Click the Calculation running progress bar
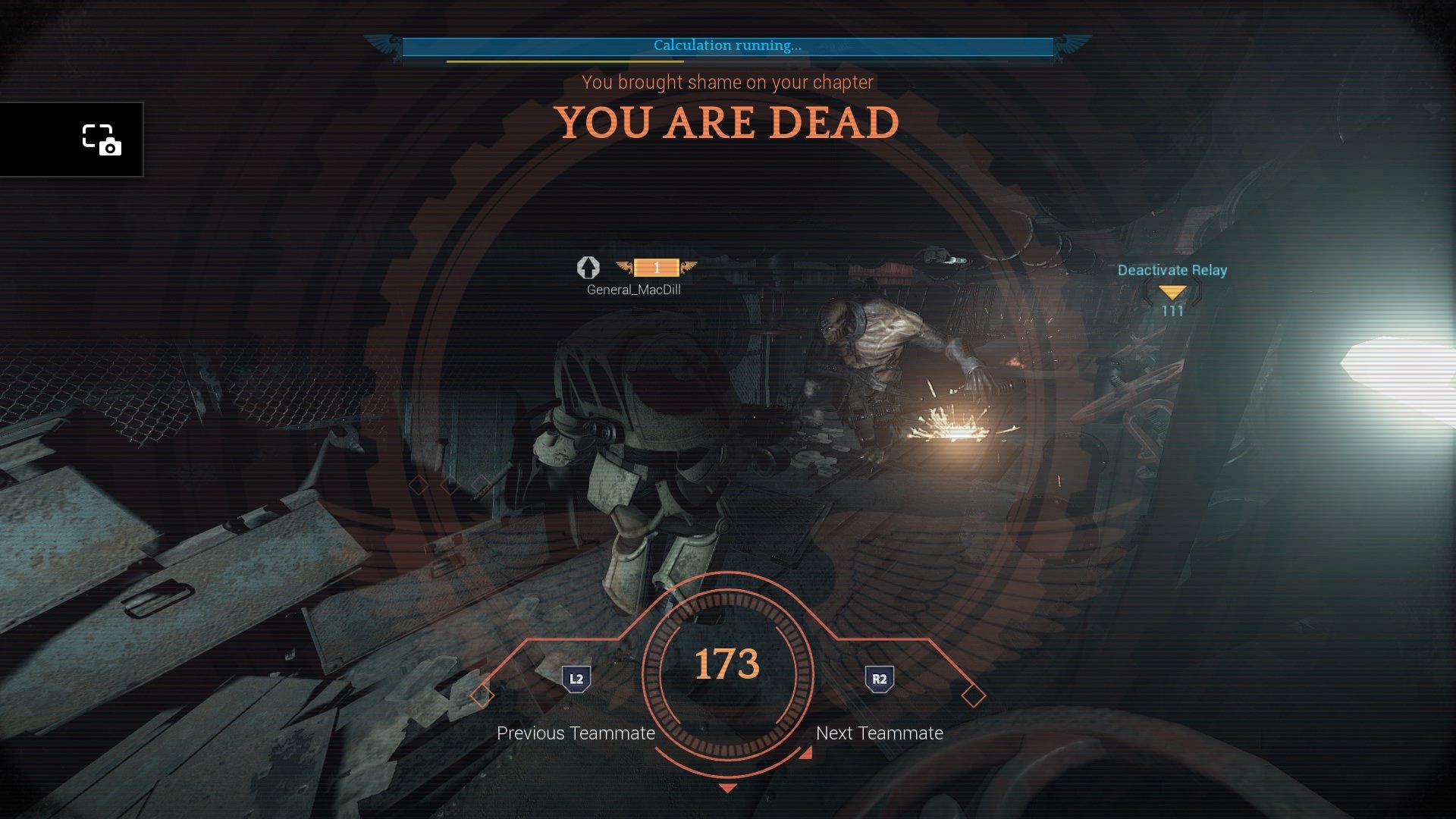The image size is (1456, 819). tap(726, 49)
